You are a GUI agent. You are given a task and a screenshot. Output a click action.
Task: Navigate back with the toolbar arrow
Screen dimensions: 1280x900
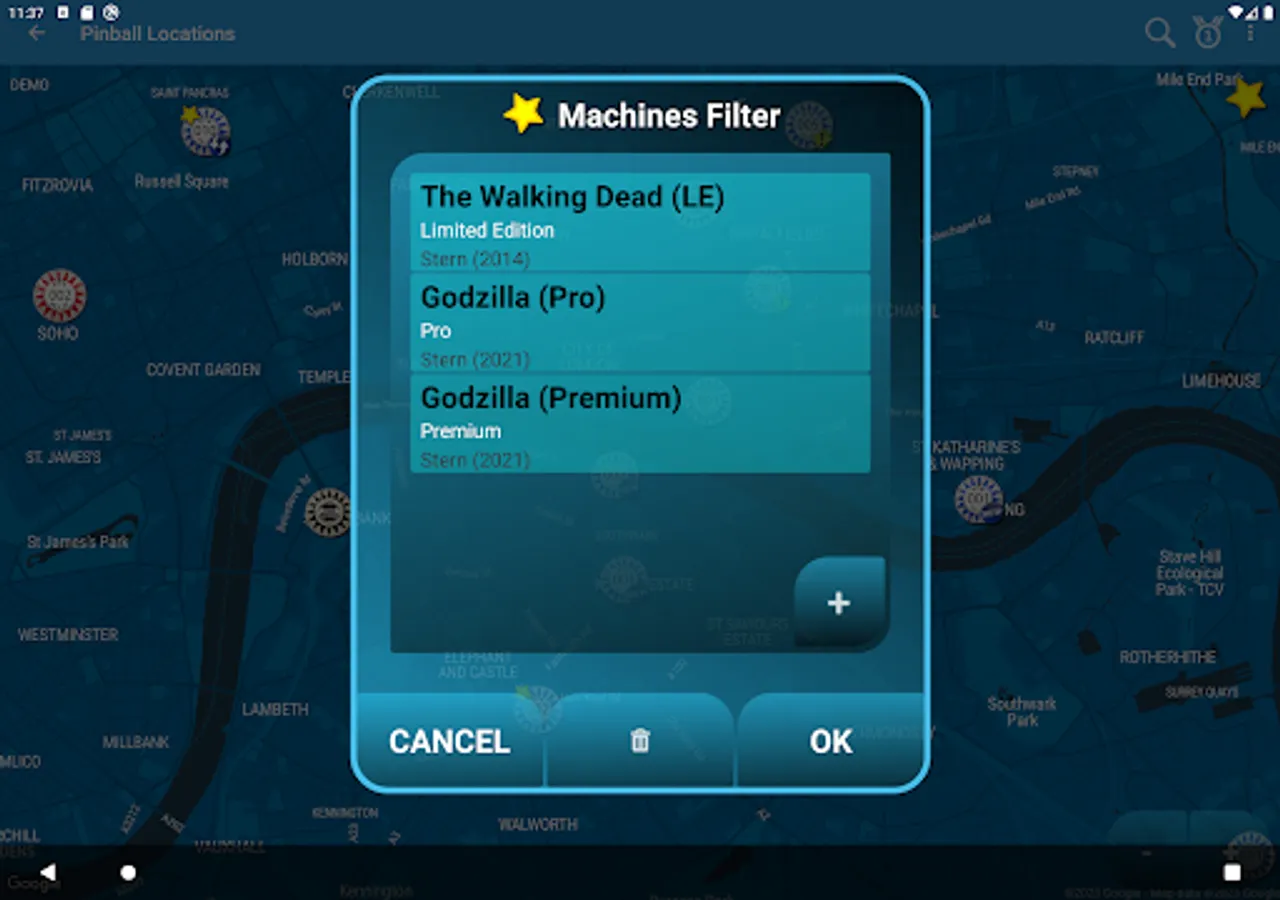(x=36, y=33)
